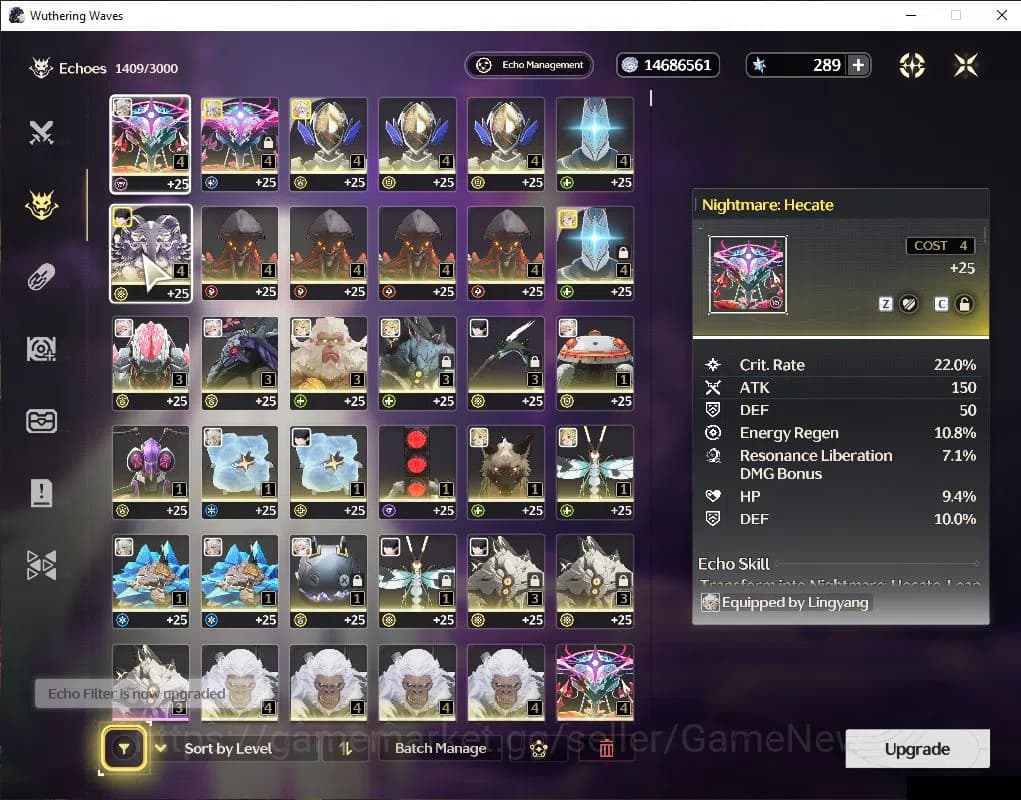Viewport: 1021px width, 800px height.
Task: Click the red trash can delete icon
Action: click(606, 748)
